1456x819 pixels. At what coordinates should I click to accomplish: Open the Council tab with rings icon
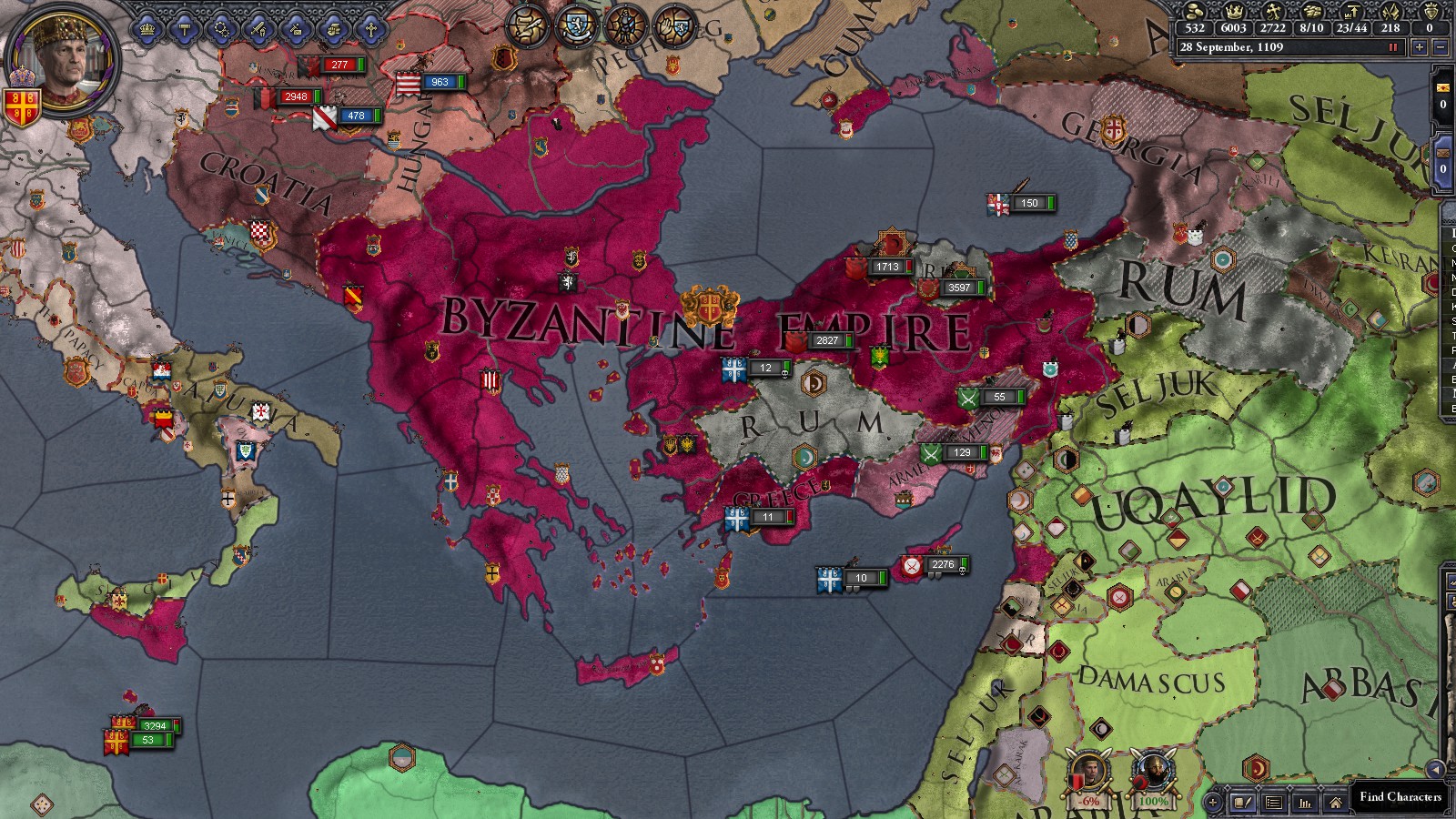pyautogui.click(x=221, y=29)
